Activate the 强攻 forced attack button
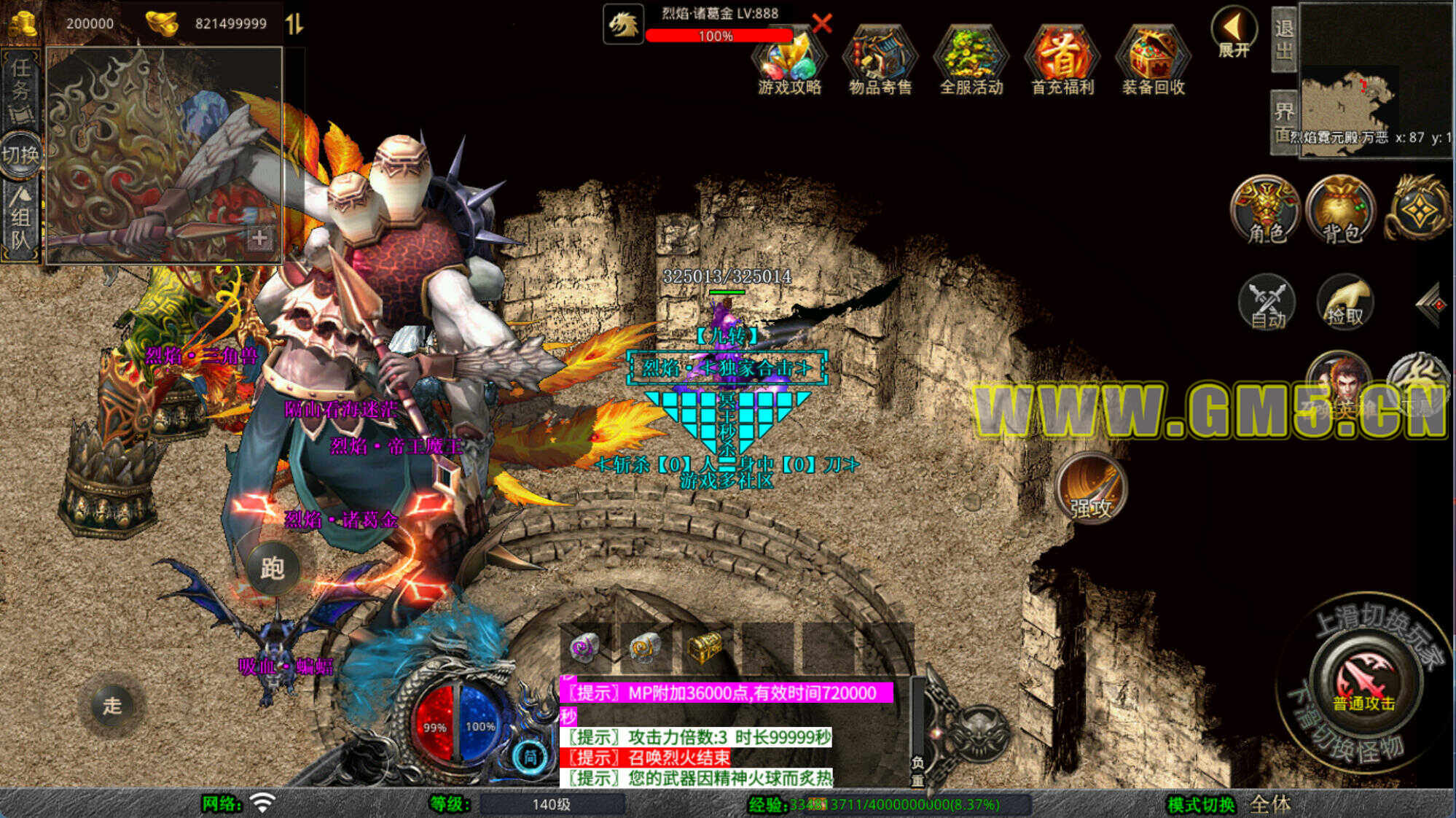 tap(1090, 488)
